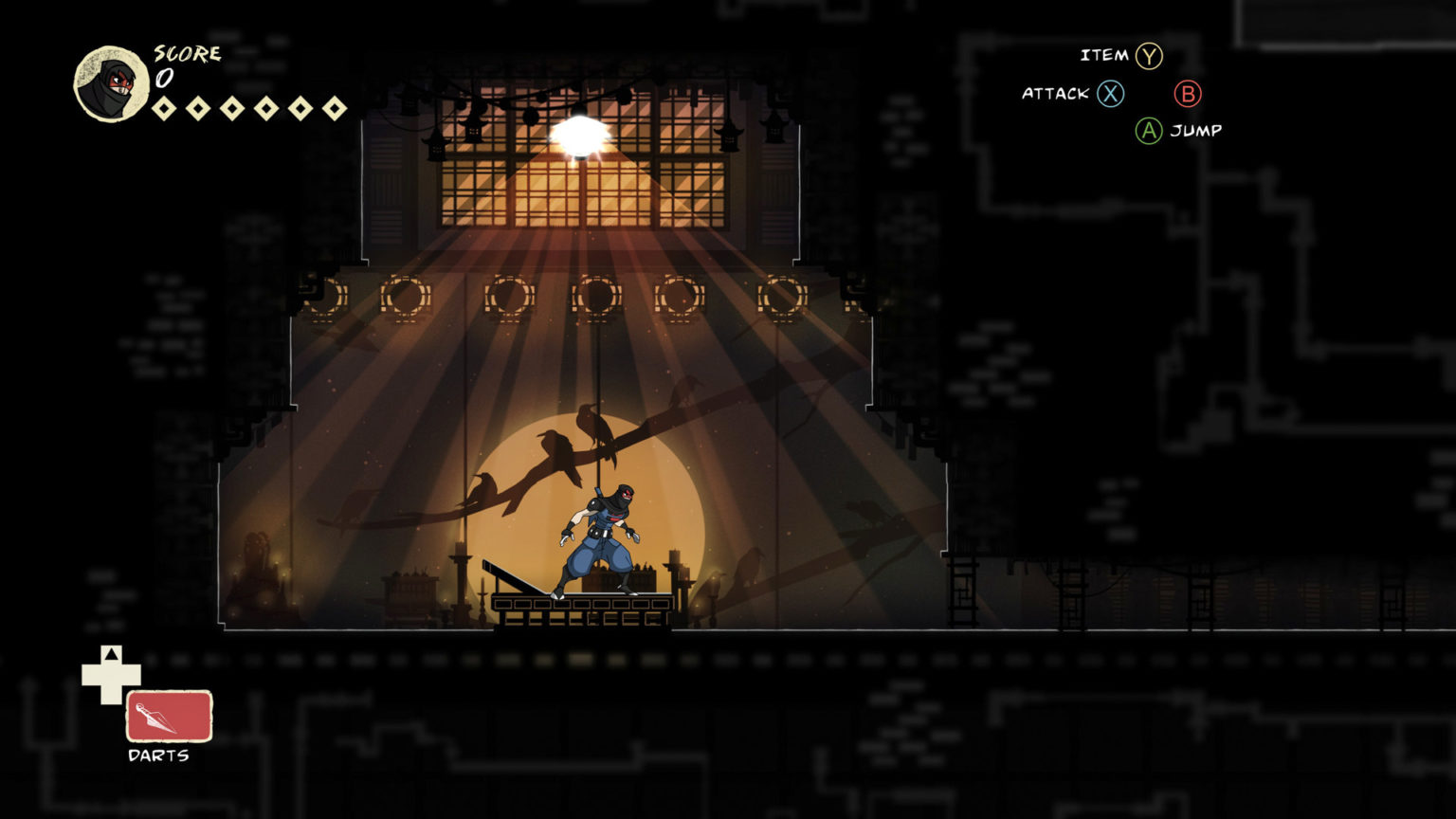Click the ninja character standing on the platform

[601, 536]
